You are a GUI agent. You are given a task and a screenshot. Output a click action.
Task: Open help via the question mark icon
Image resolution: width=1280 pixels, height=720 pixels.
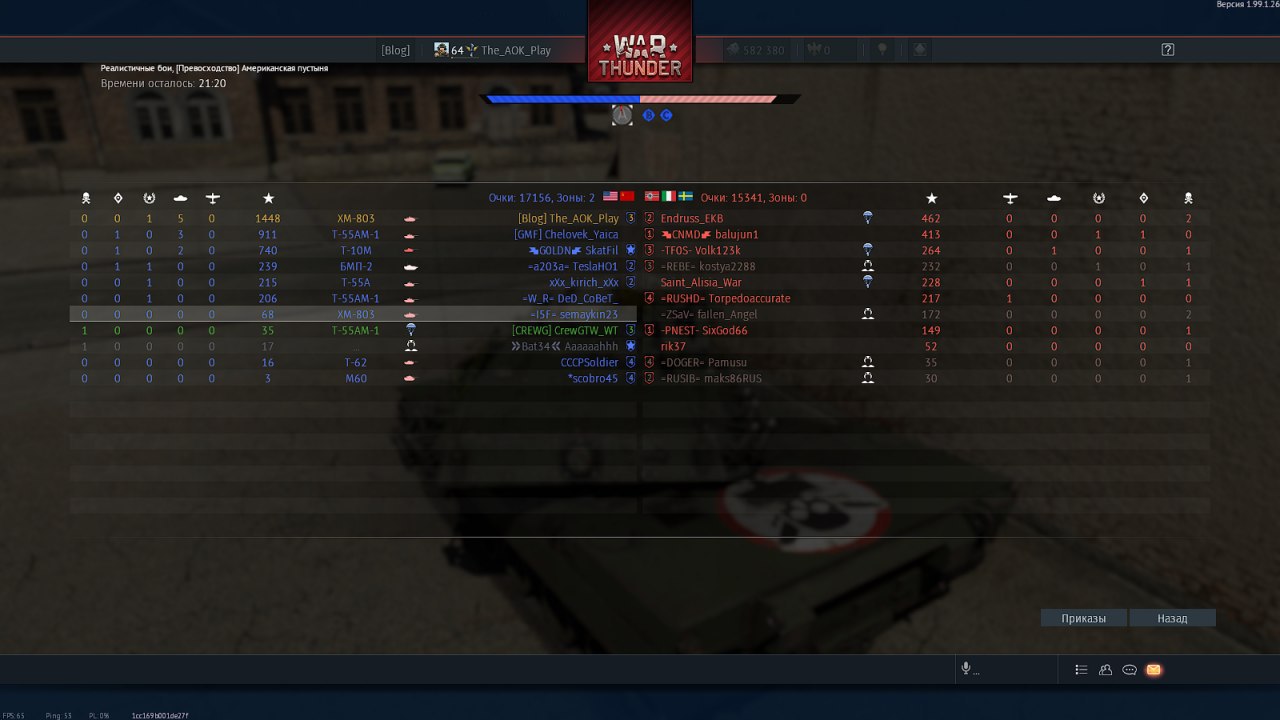pos(1167,50)
